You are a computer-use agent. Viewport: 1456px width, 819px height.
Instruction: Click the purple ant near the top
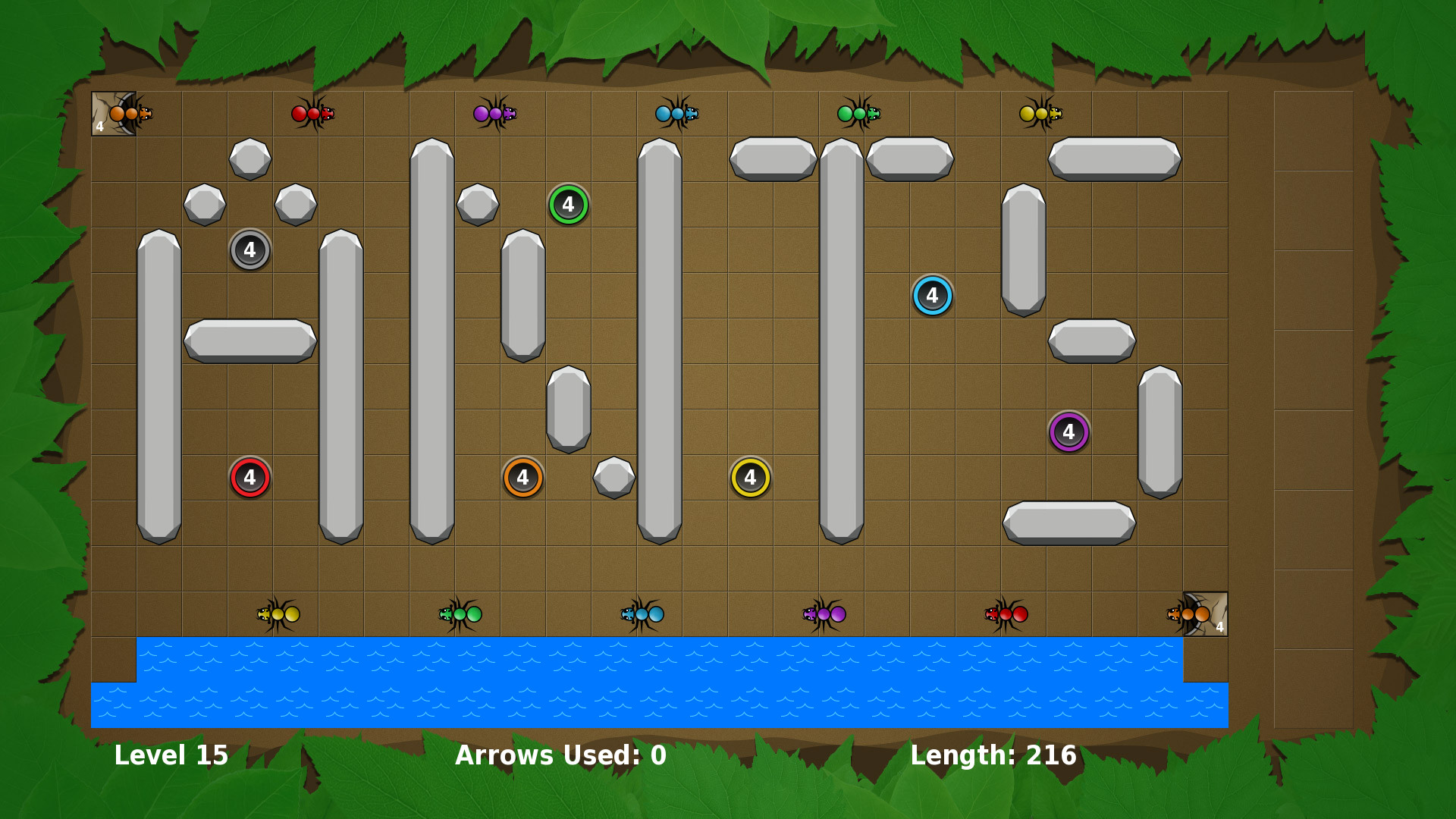[x=494, y=113]
